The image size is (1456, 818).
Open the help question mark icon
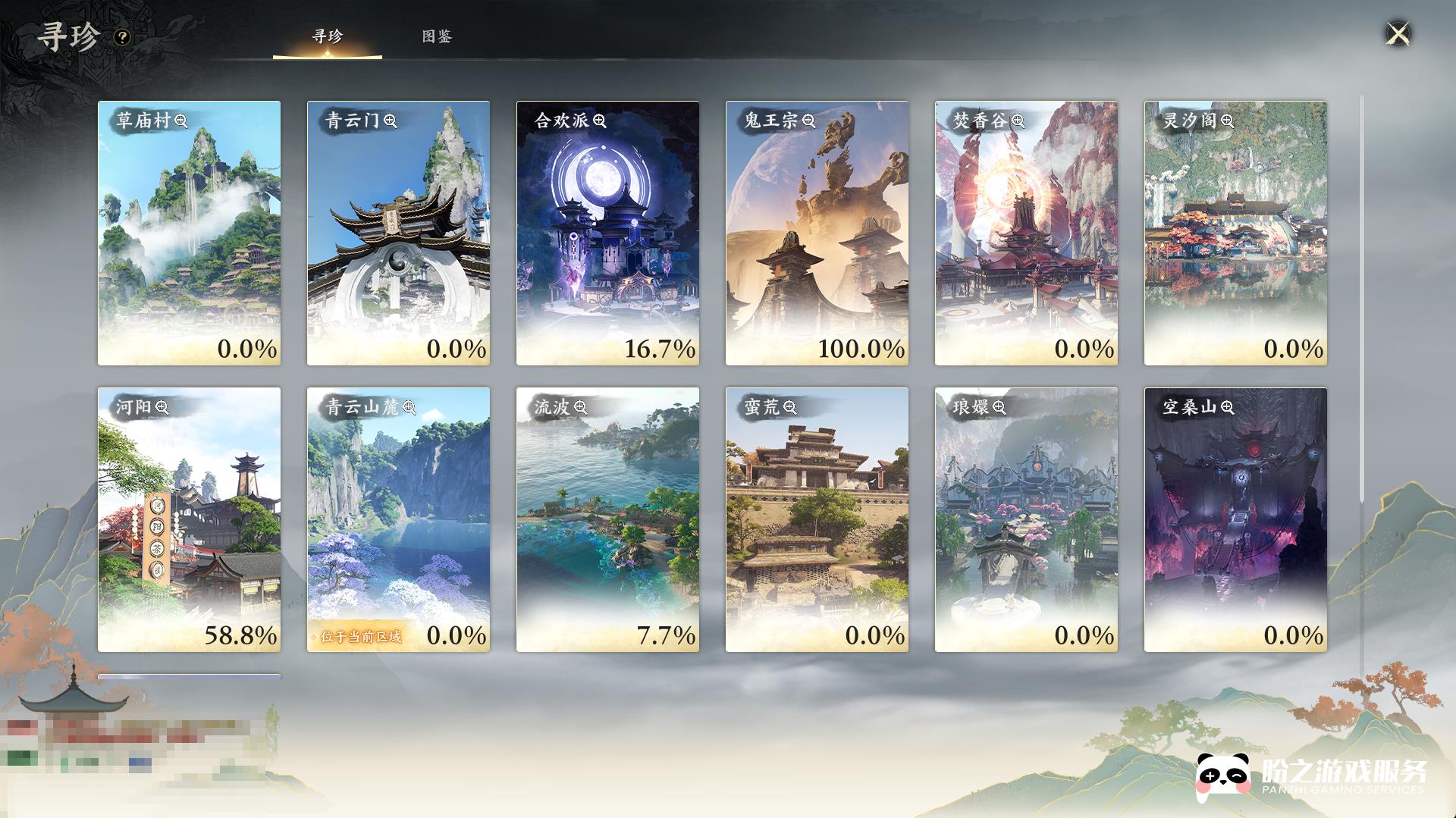coord(122,37)
